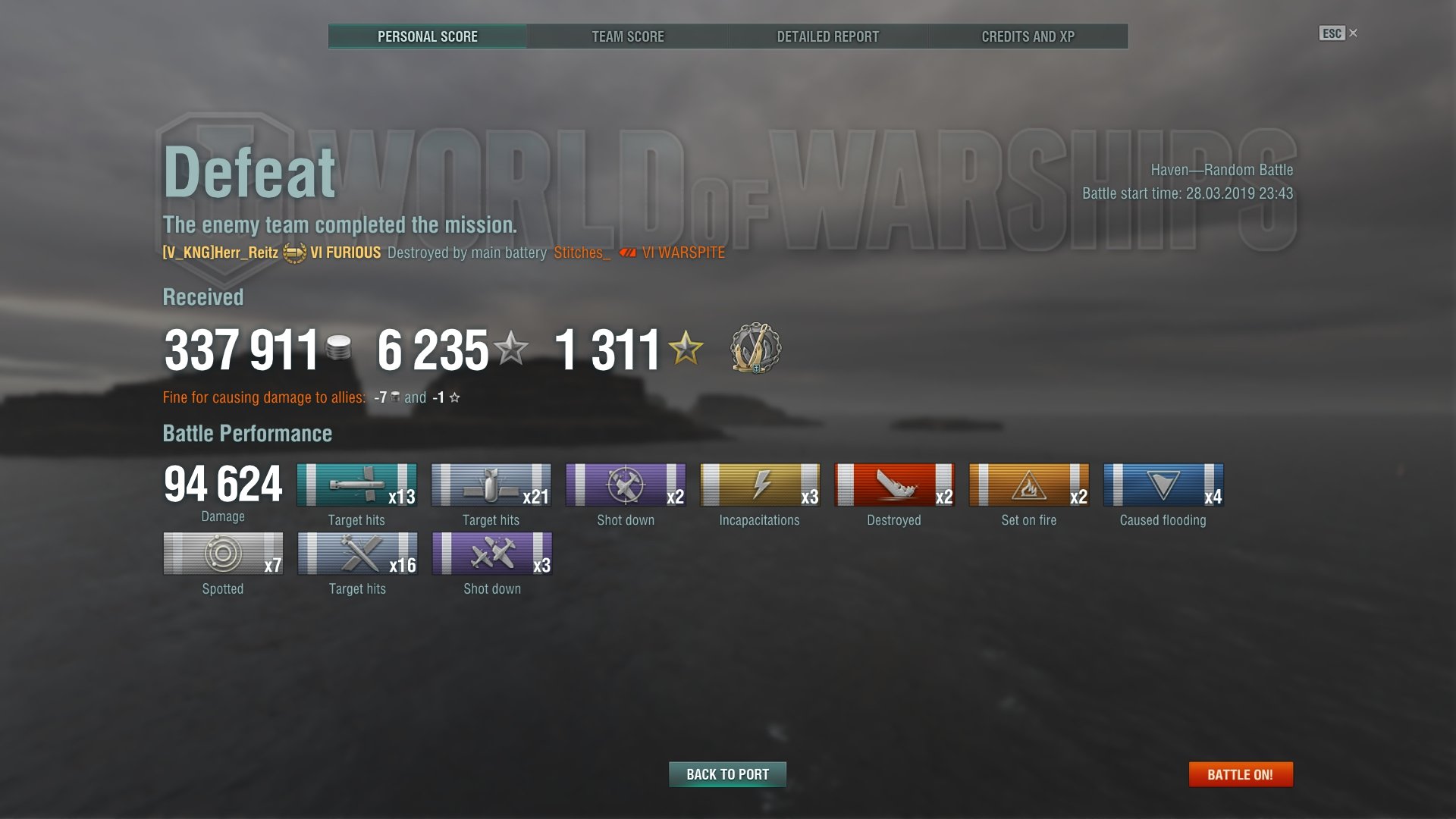Select the Spotted ribbon
Image resolution: width=1456 pixels, height=819 pixels.
223,554
